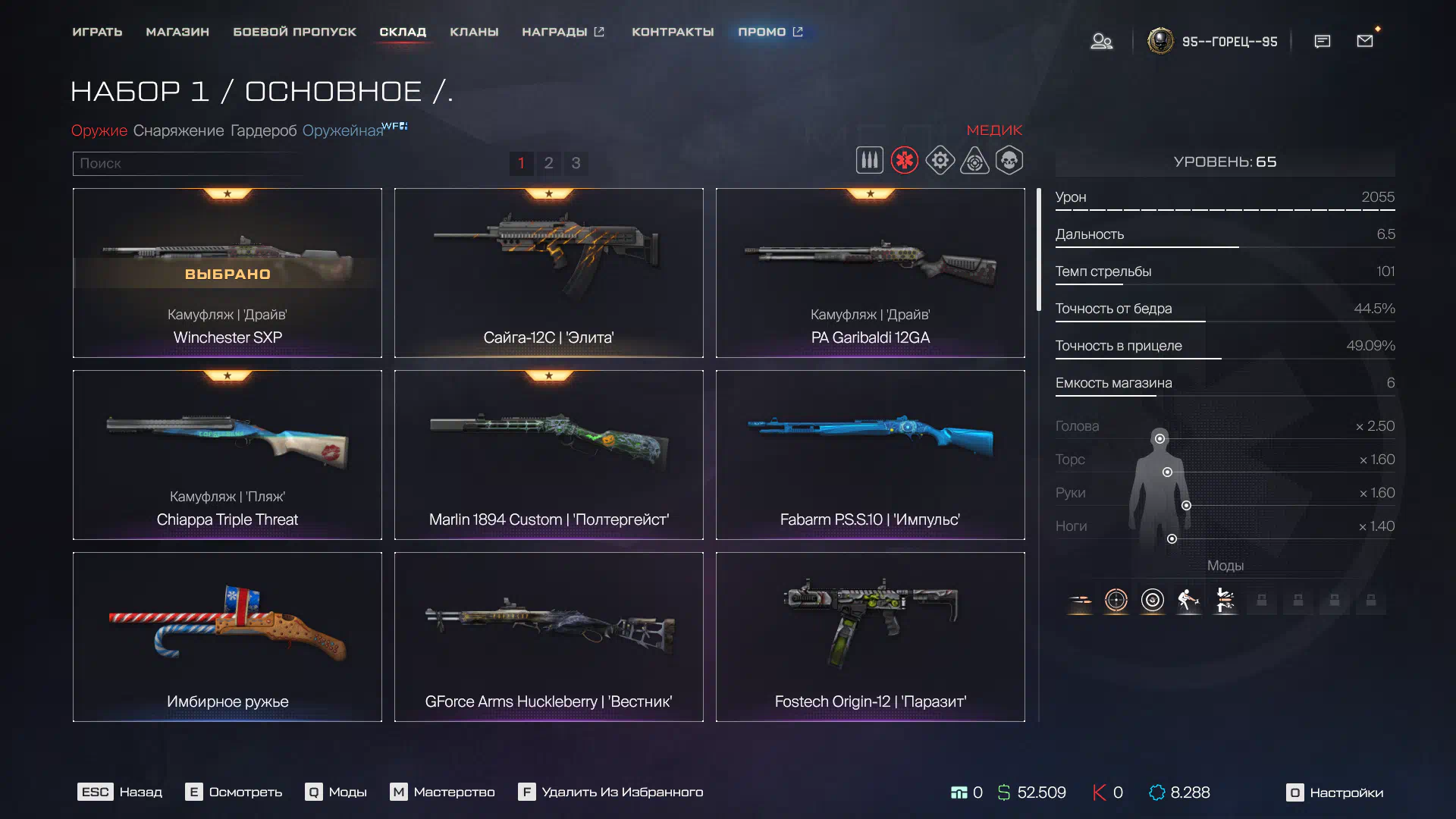Open the Оружейная tab
Image resolution: width=1456 pixels, height=819 pixels.
pyautogui.click(x=343, y=130)
